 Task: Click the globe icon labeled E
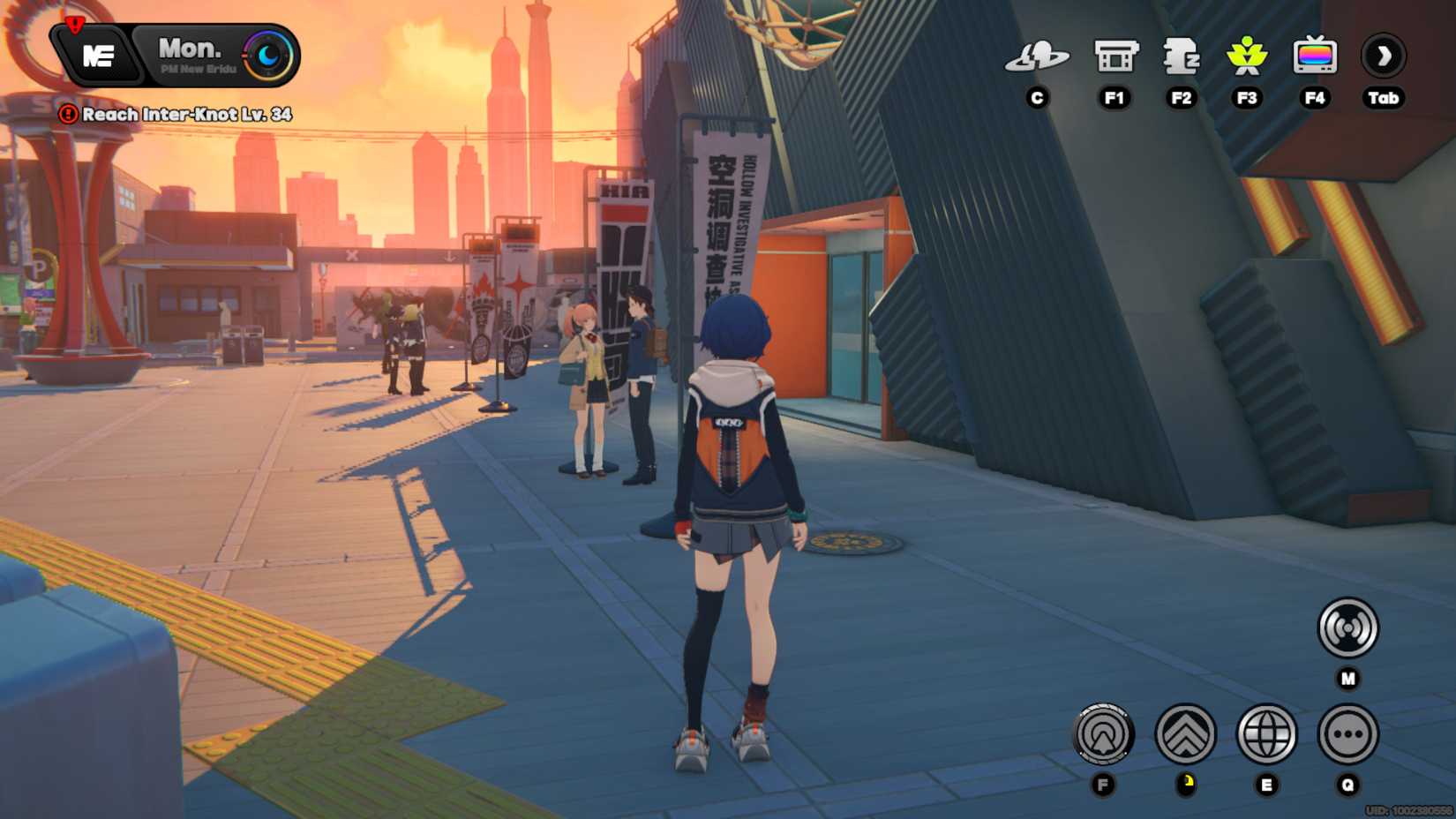(1268, 735)
